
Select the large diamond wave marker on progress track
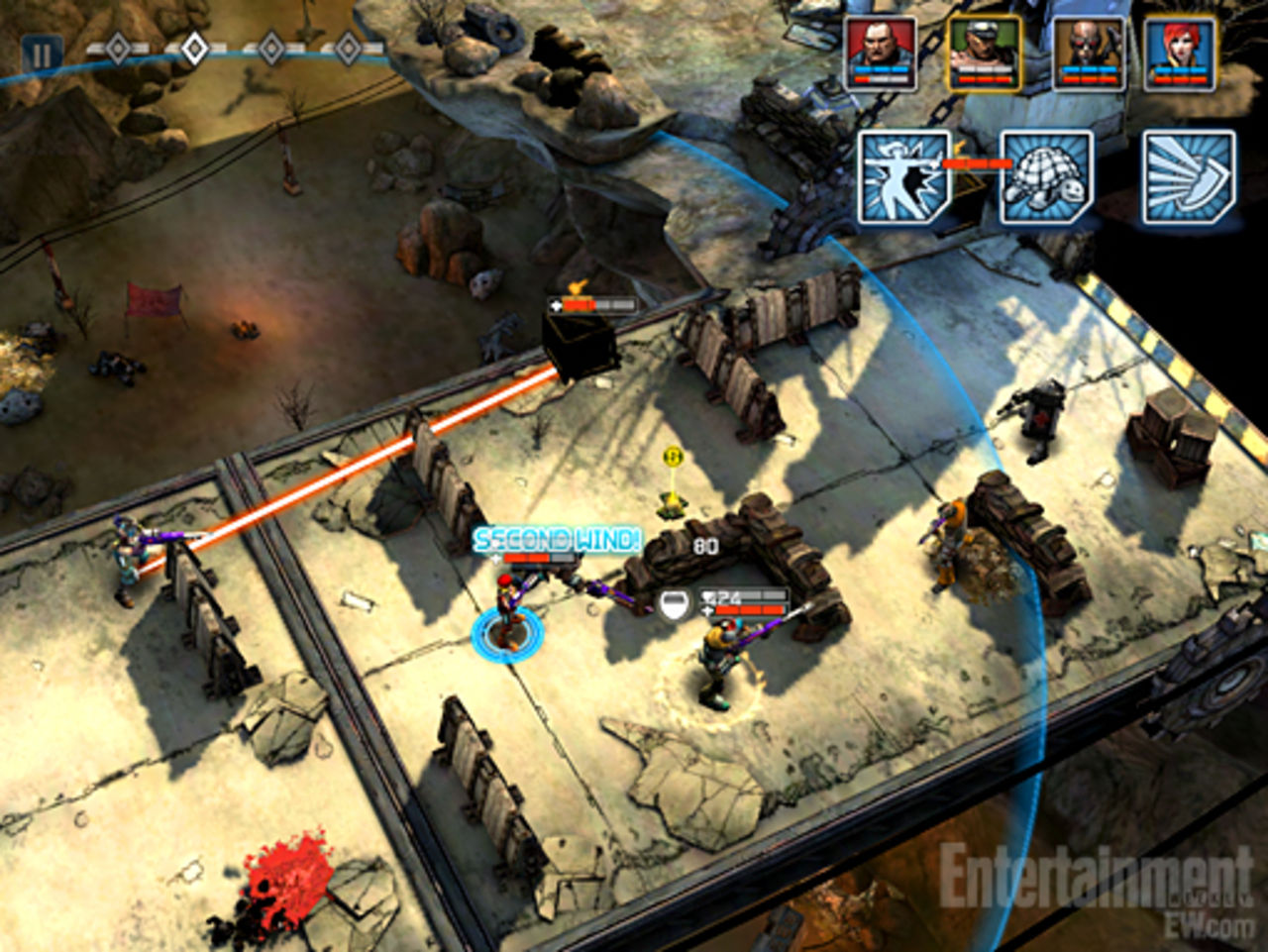click(194, 46)
